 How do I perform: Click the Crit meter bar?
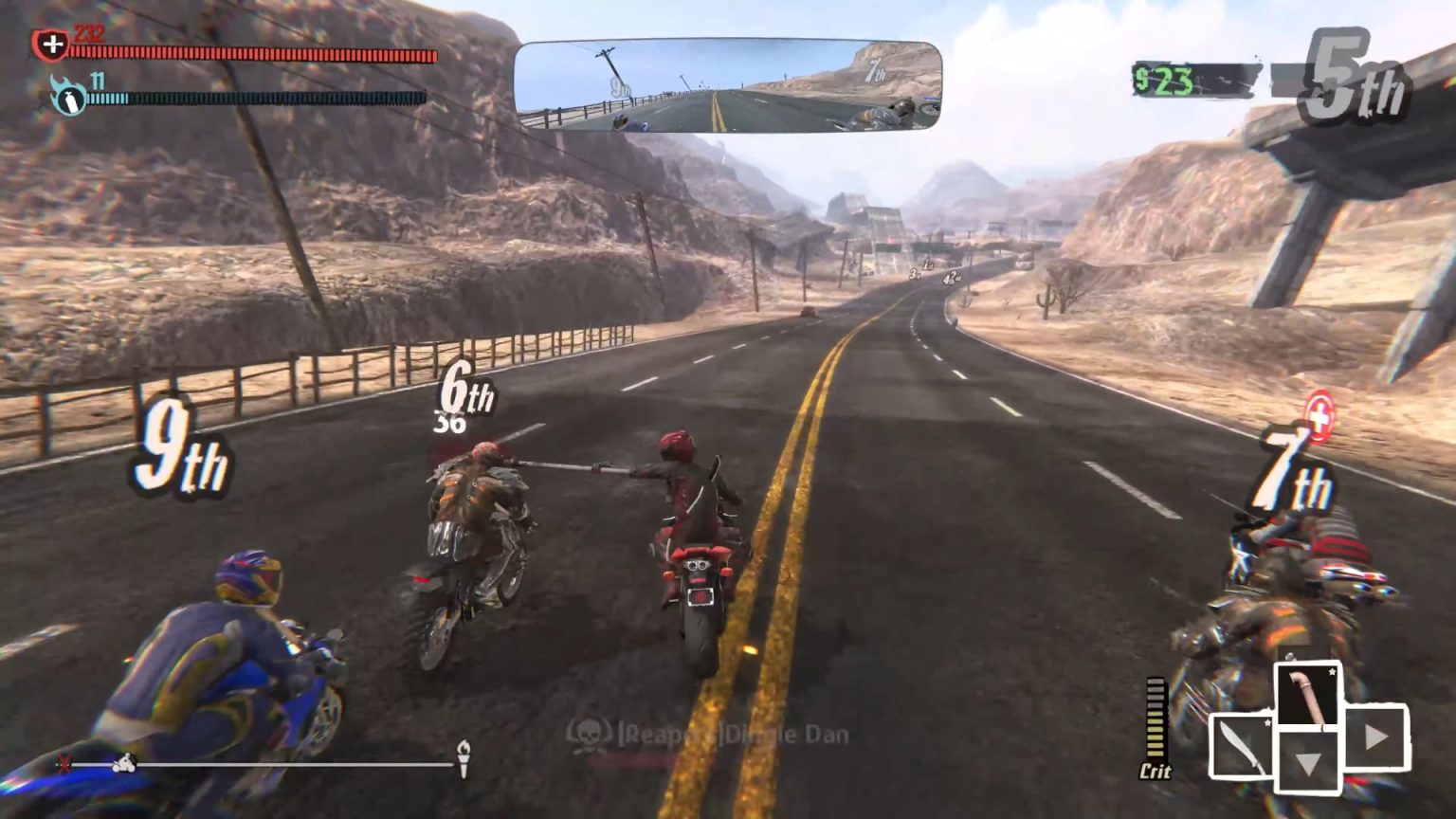(1157, 716)
